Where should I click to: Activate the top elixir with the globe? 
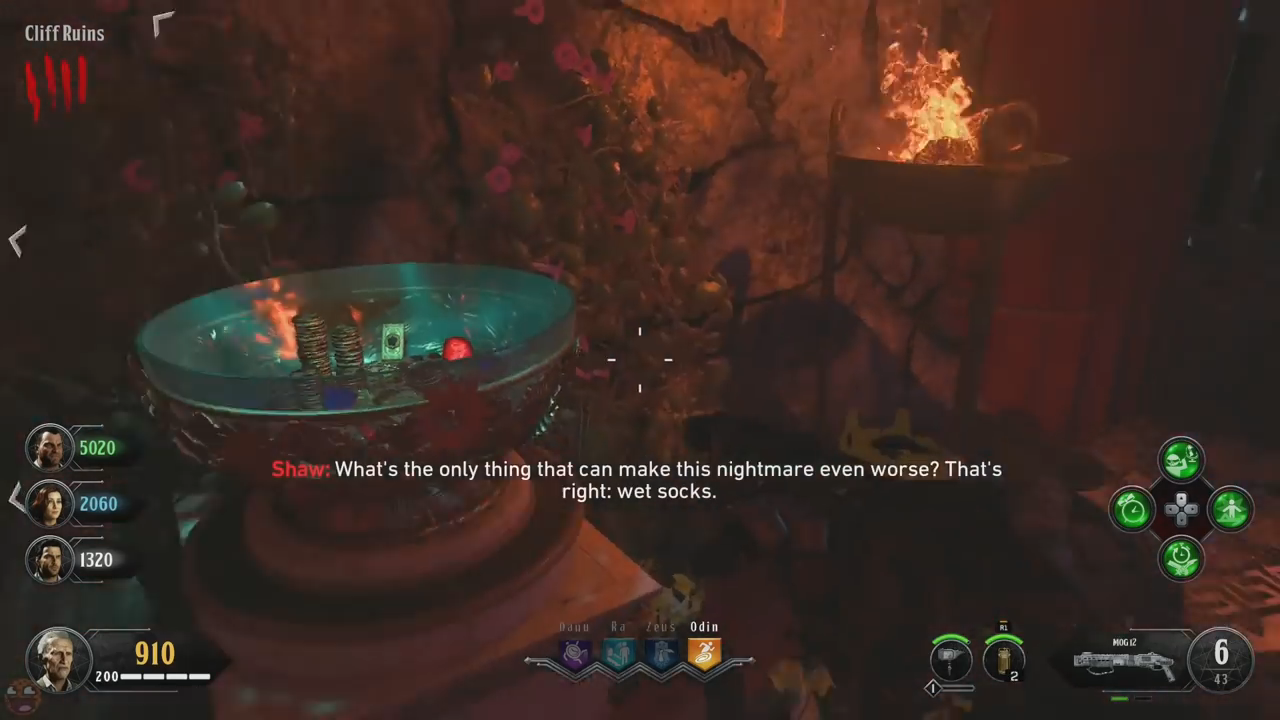point(1181,460)
